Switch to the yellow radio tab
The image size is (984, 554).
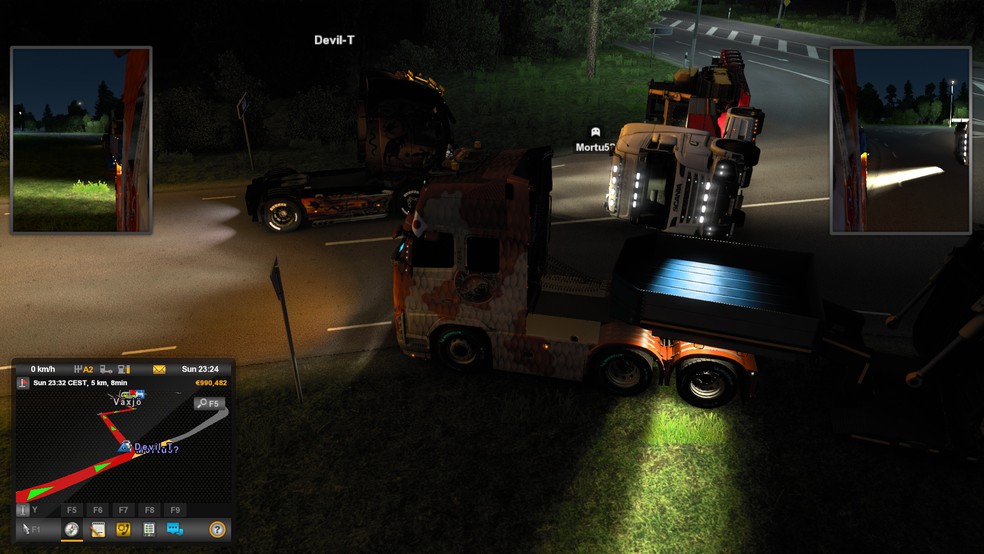click(124, 529)
